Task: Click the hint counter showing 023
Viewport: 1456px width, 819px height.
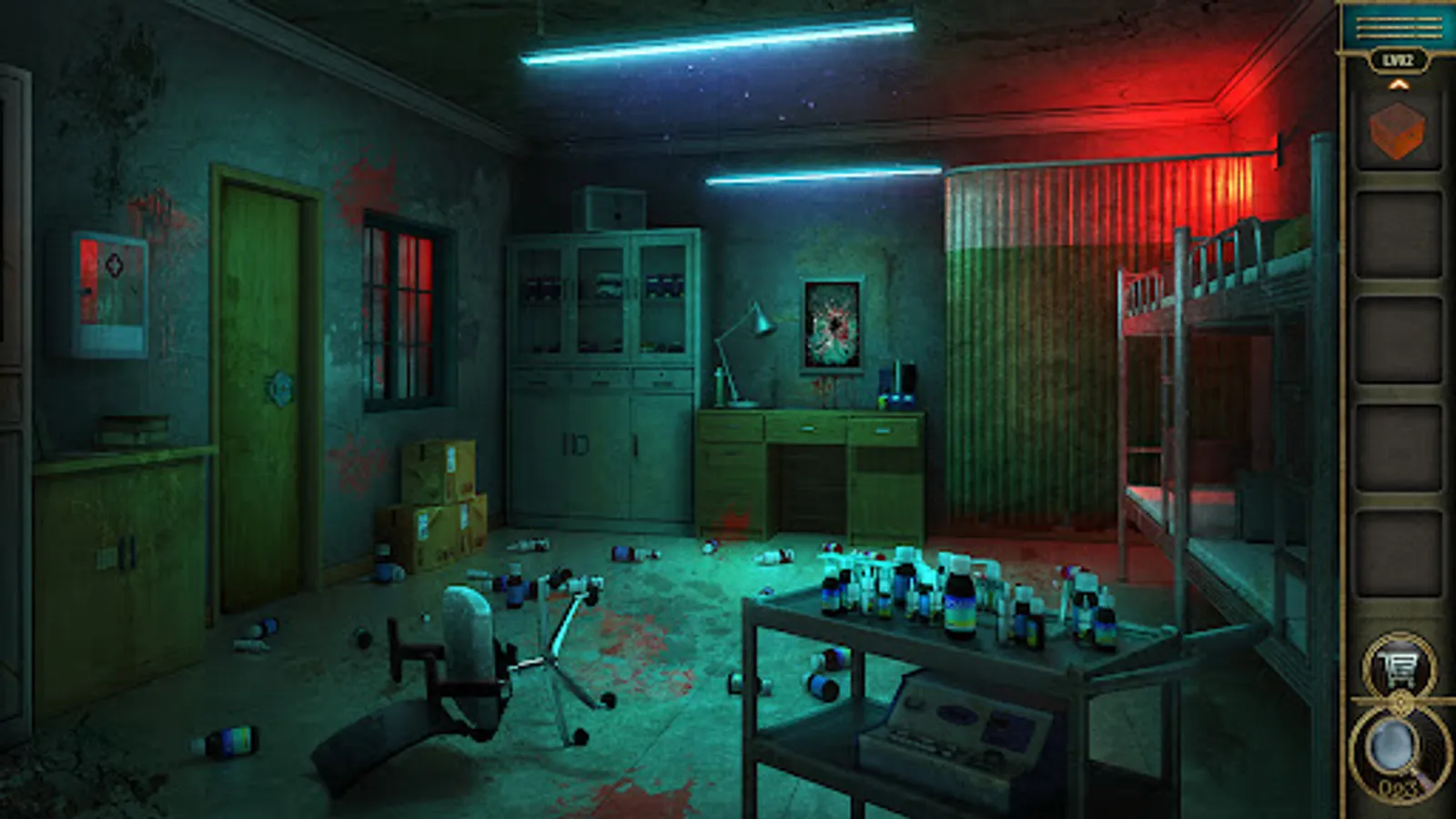Action: point(1392,789)
